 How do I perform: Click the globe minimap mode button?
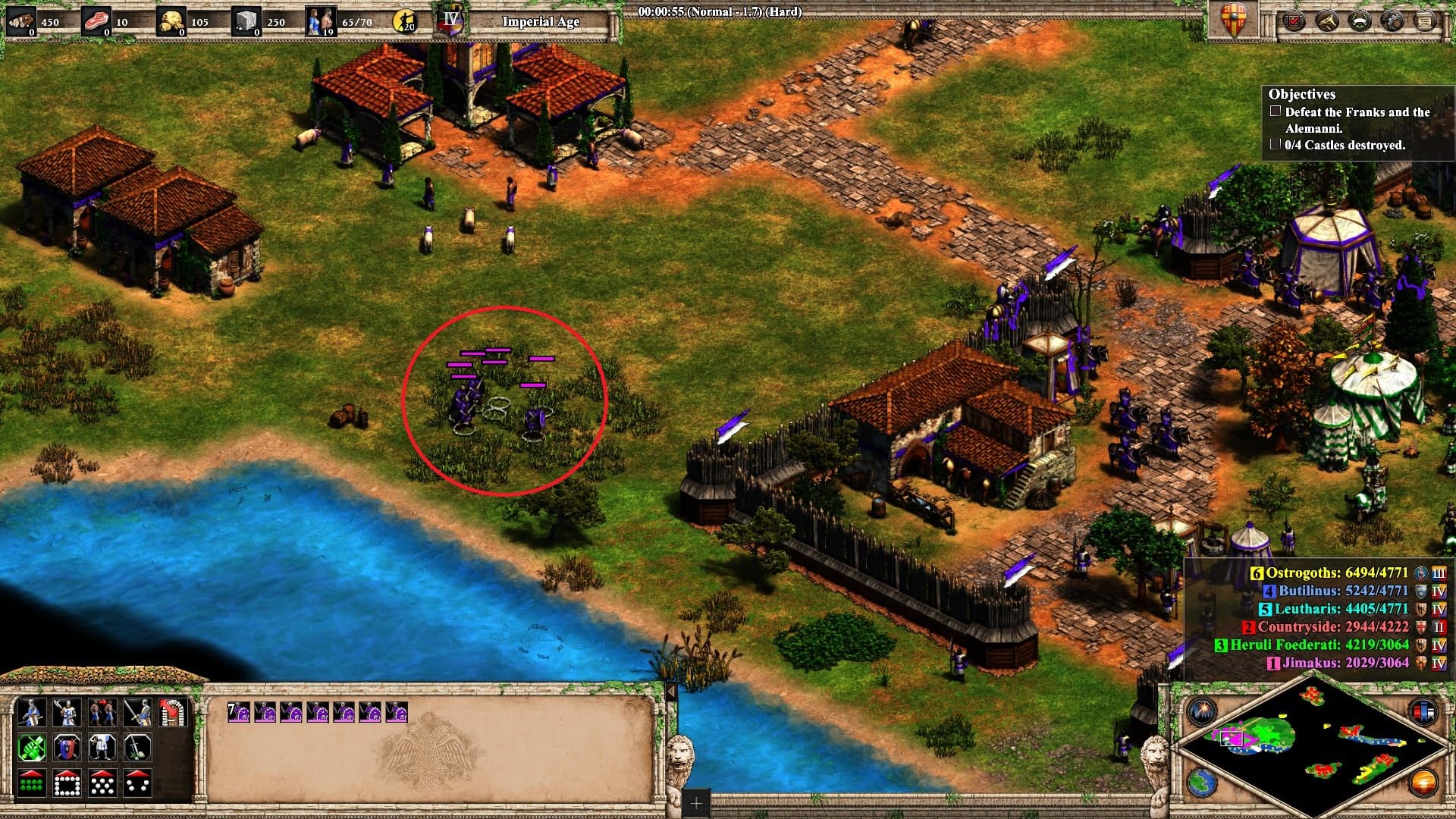click(x=1202, y=781)
